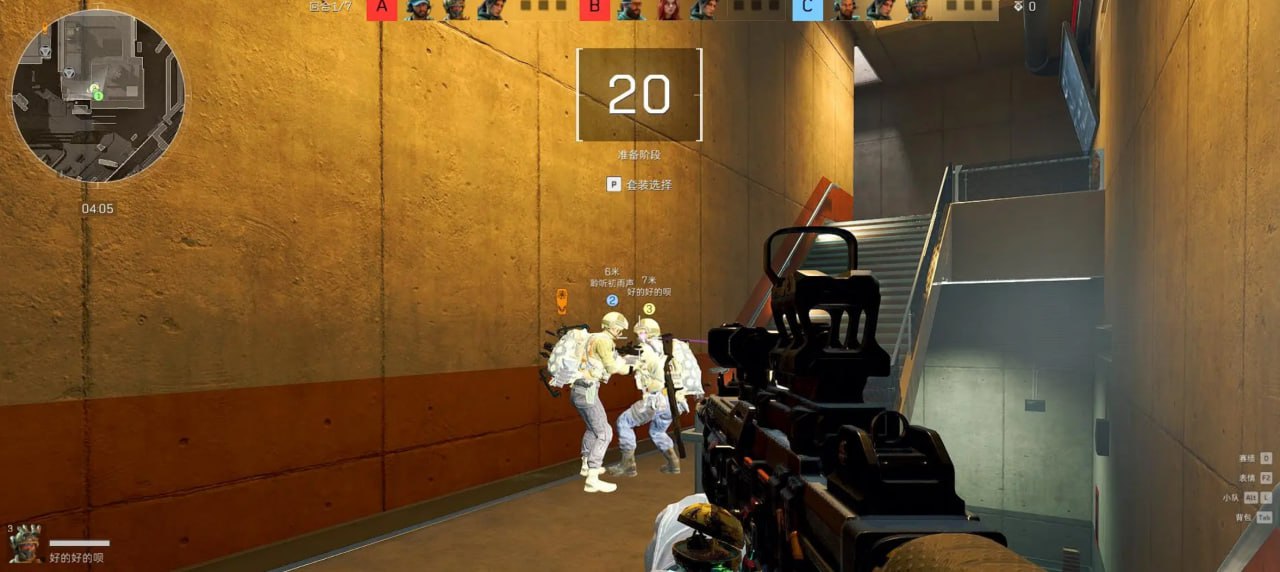Click the circular minimap
The width and height of the screenshot is (1280, 572).
tap(98, 96)
